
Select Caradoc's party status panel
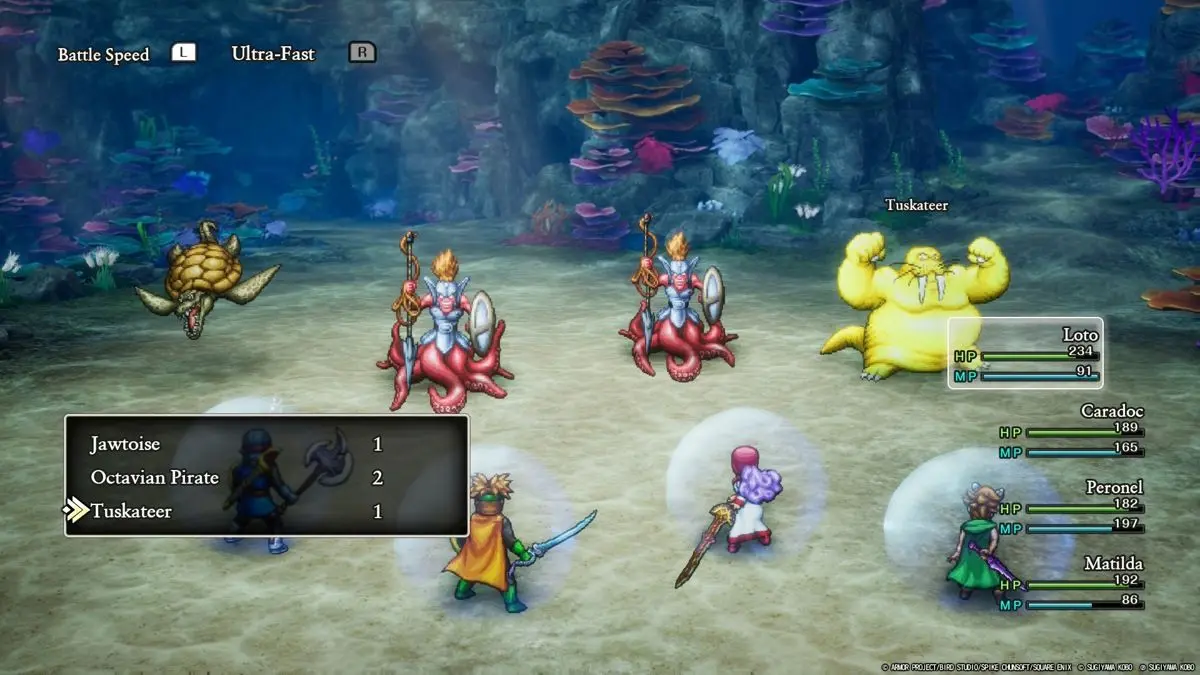[x=1070, y=430]
